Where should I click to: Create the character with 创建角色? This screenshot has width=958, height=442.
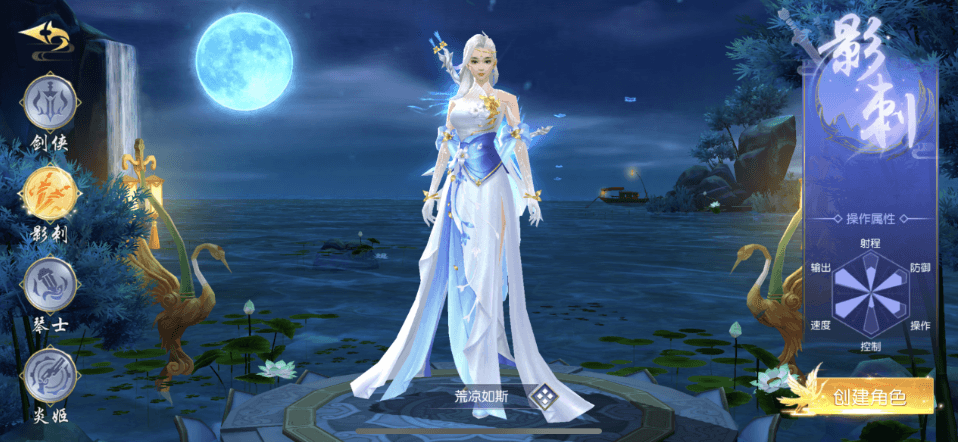(x=866, y=396)
